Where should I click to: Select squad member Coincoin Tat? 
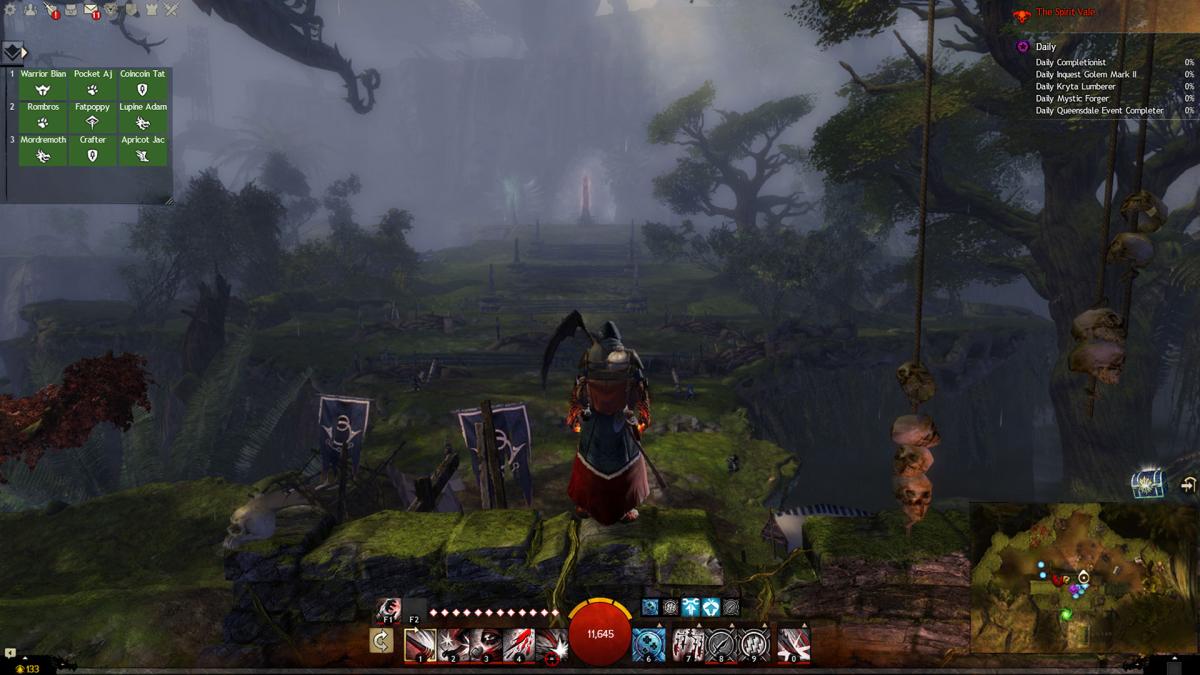point(143,84)
